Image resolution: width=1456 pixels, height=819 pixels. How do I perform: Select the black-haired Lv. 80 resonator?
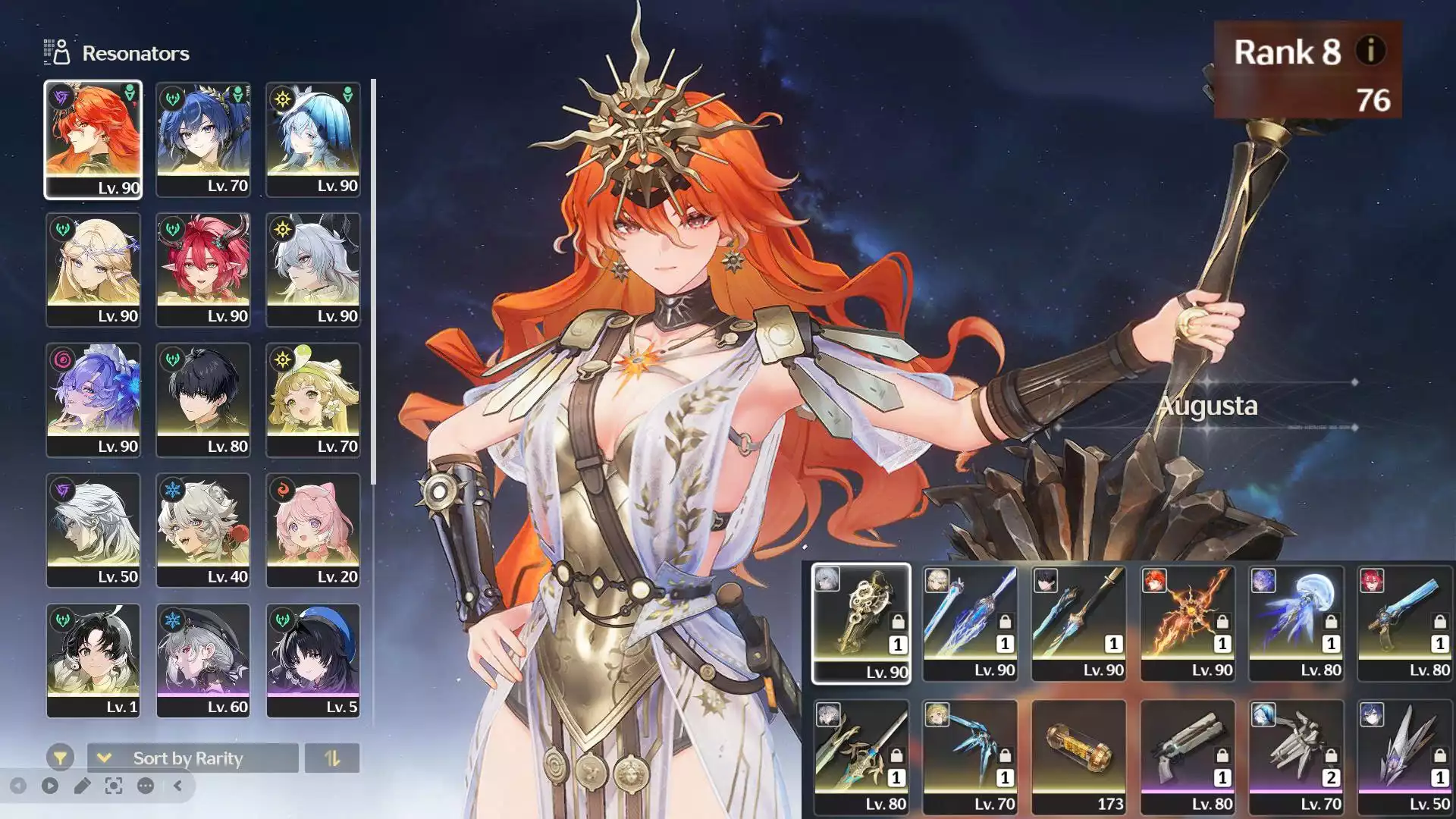pos(203,400)
